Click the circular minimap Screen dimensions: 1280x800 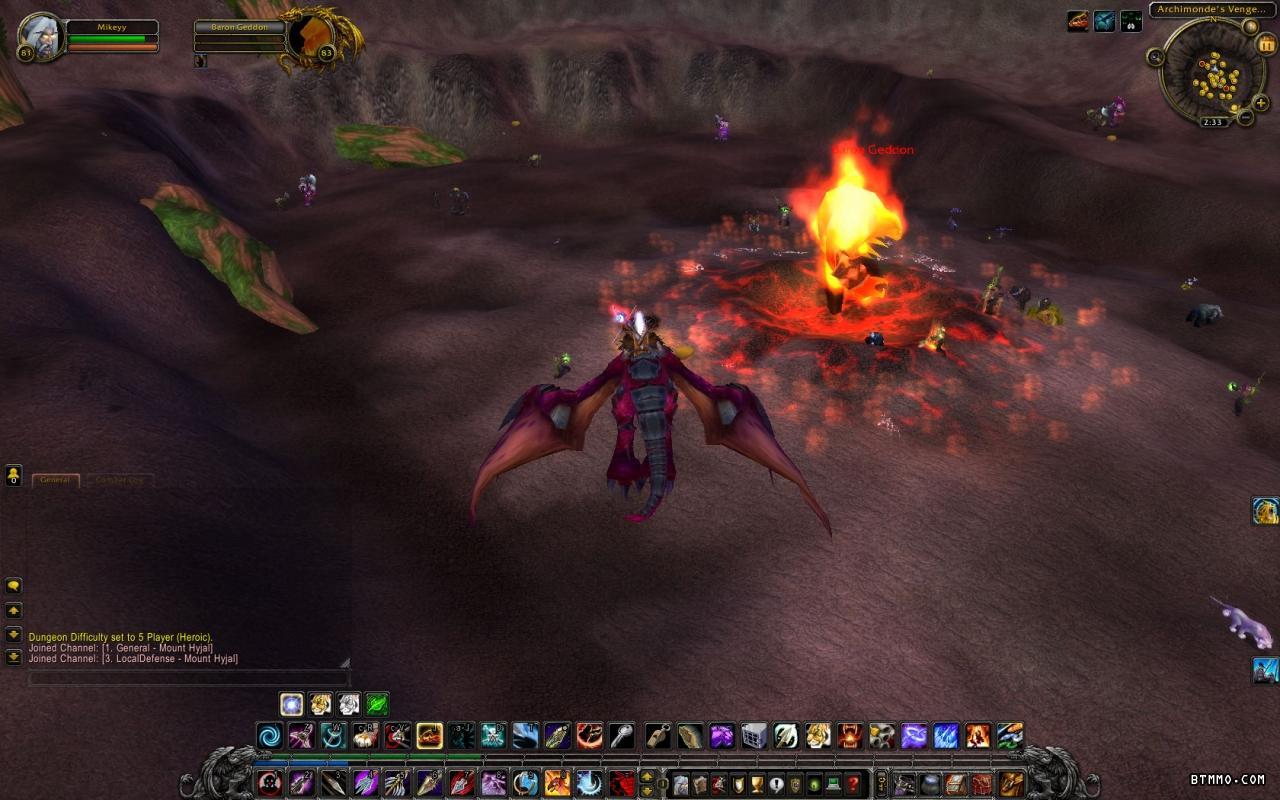tap(1212, 72)
